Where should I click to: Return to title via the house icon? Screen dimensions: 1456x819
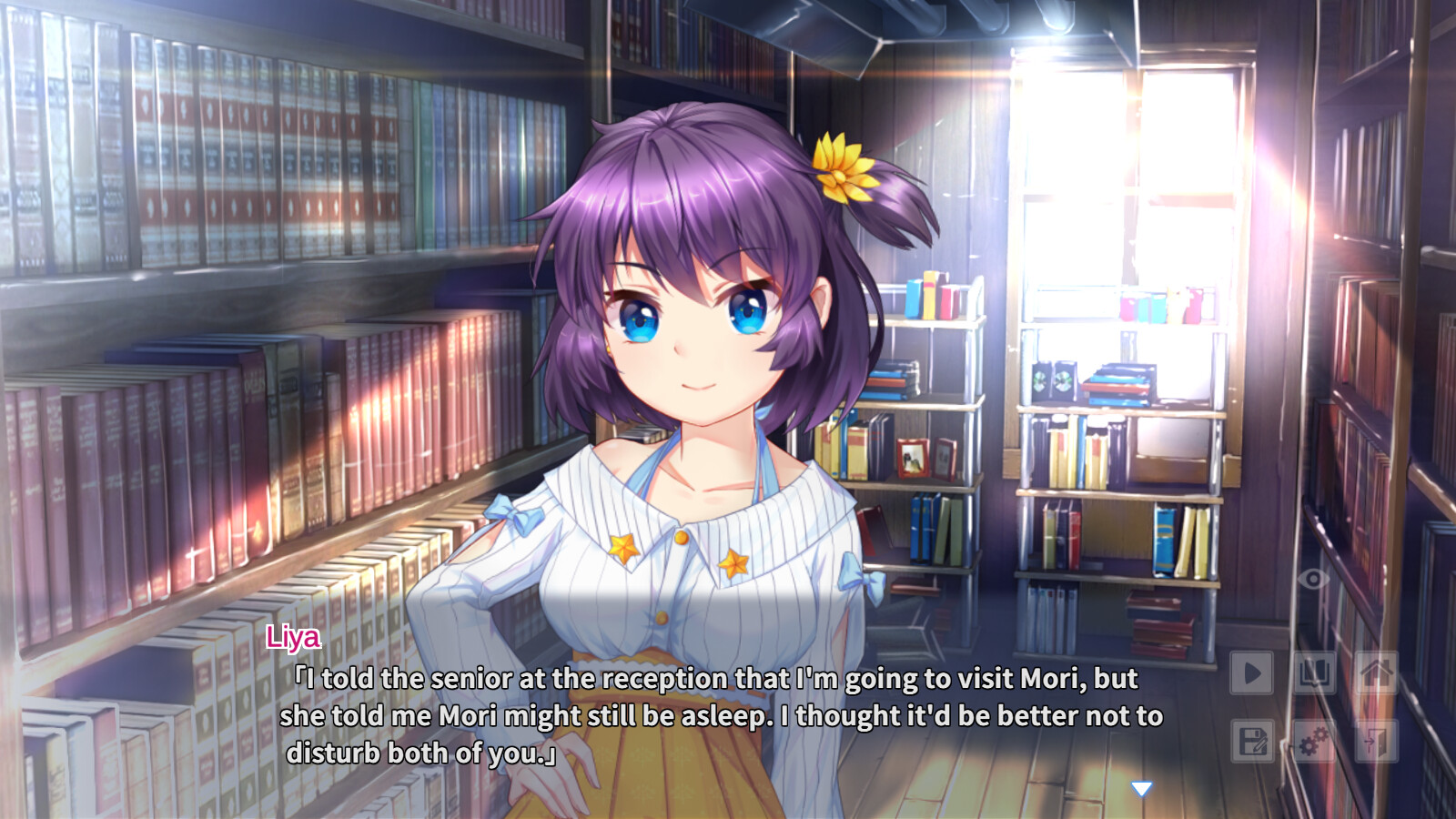point(1376,673)
